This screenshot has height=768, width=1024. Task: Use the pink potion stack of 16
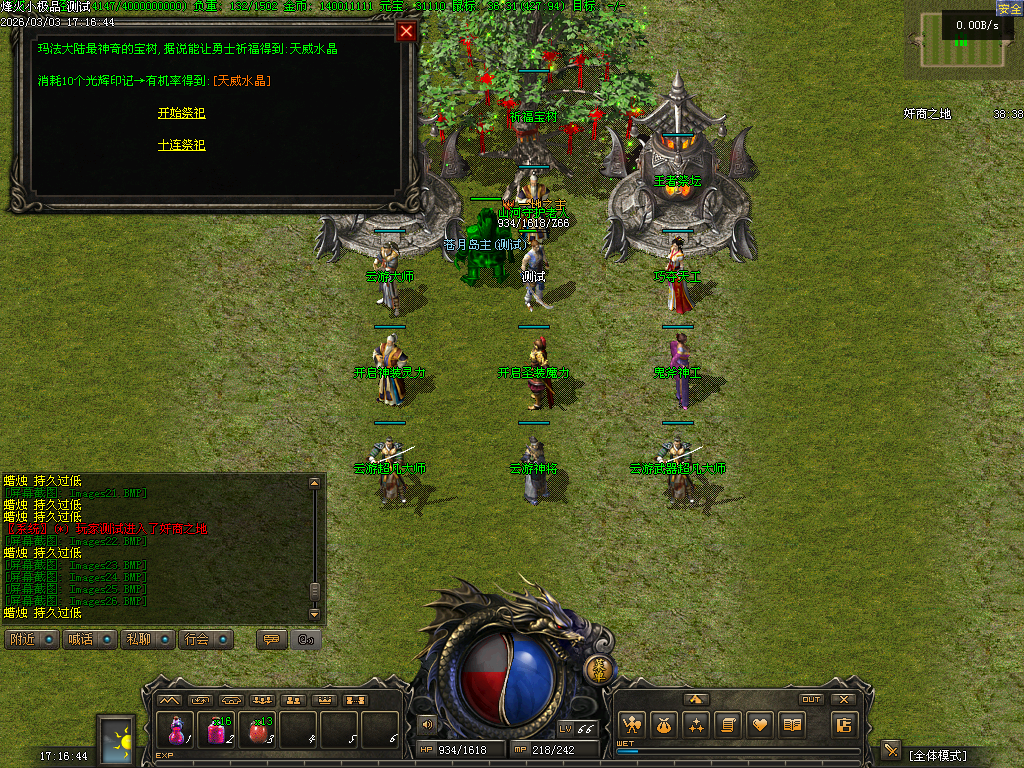click(x=217, y=731)
